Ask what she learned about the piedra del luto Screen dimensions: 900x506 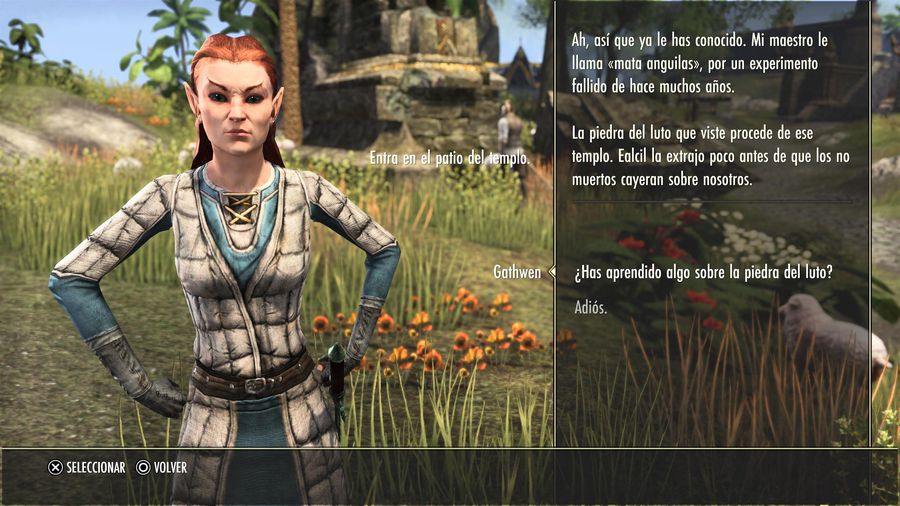[704, 273]
